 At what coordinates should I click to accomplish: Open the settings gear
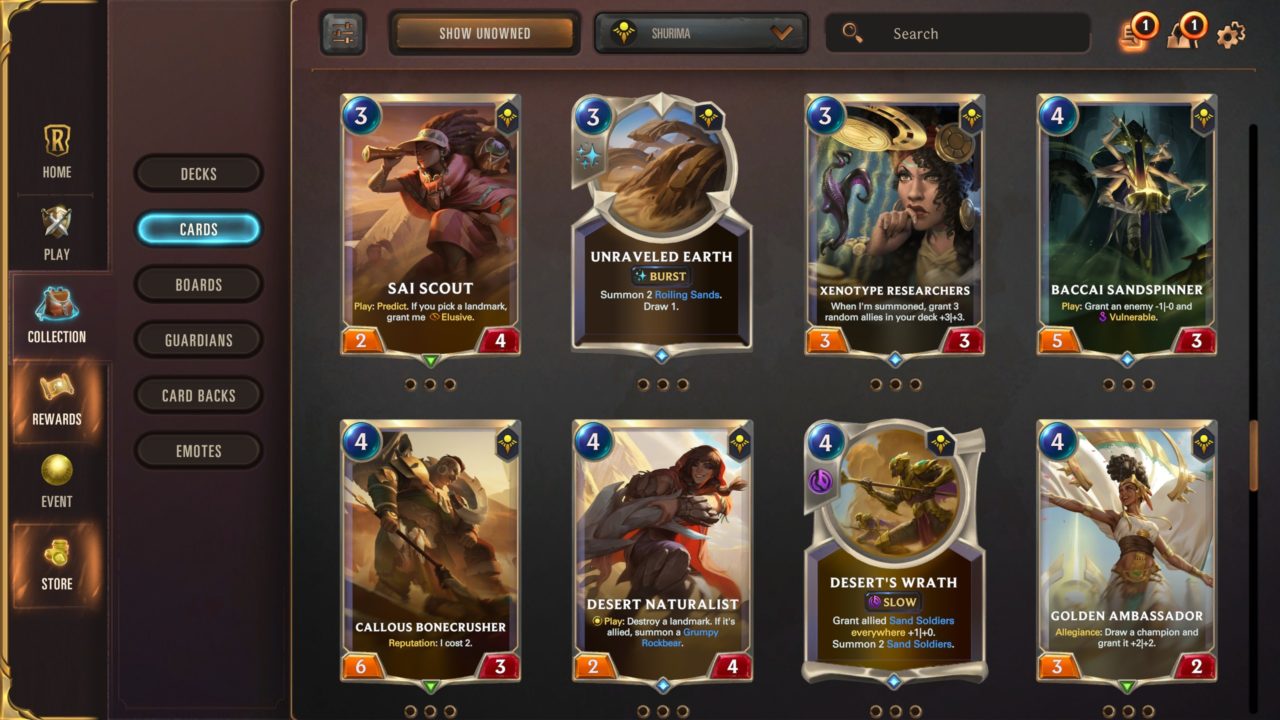[x=1231, y=34]
